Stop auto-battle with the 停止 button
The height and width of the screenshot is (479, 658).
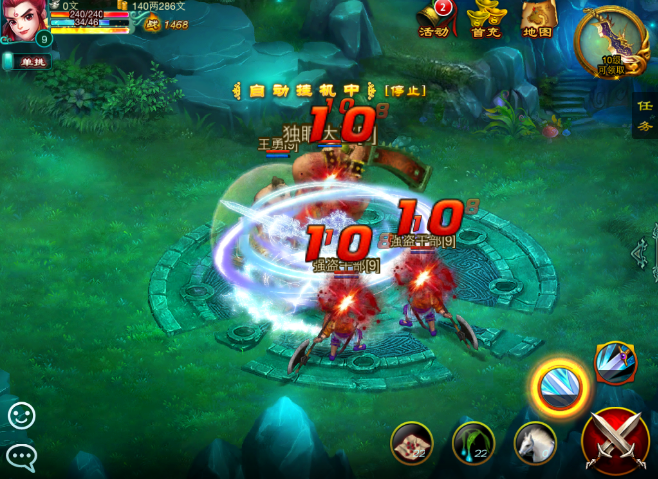(405, 90)
